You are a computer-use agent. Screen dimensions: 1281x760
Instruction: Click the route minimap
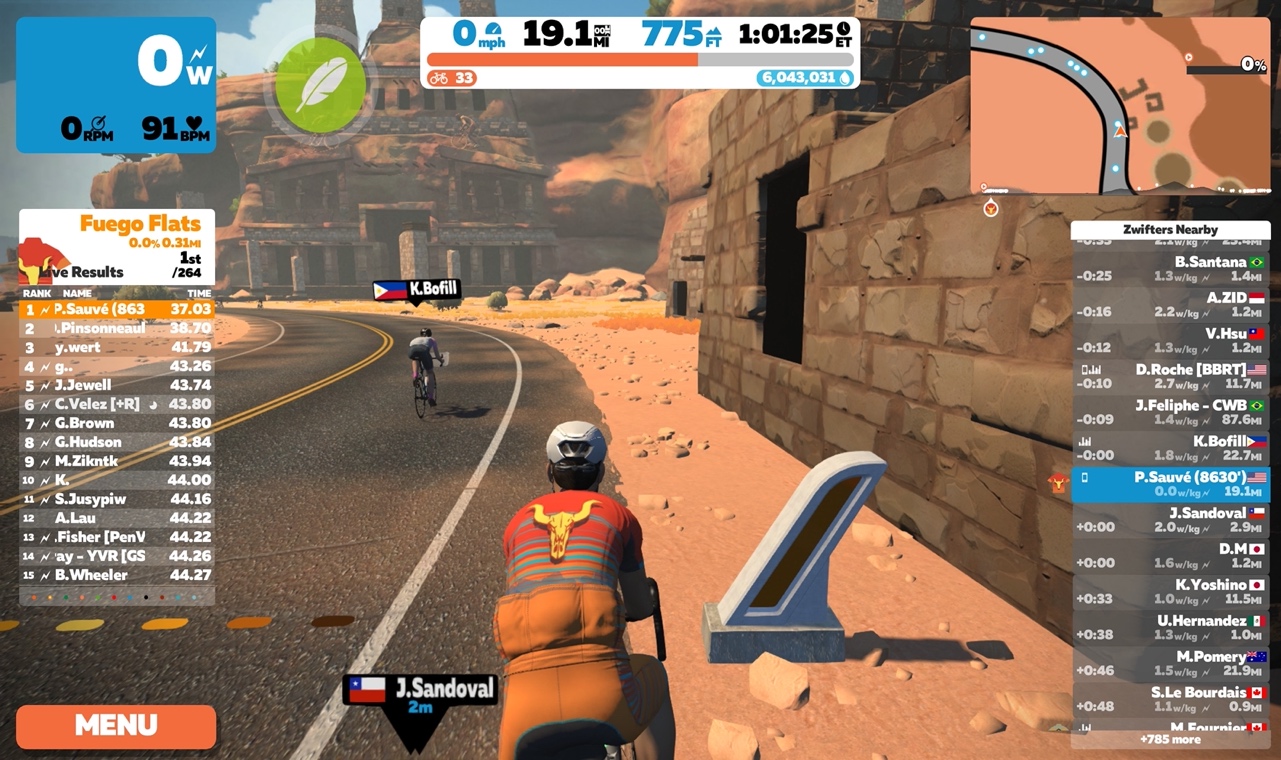(1119, 105)
